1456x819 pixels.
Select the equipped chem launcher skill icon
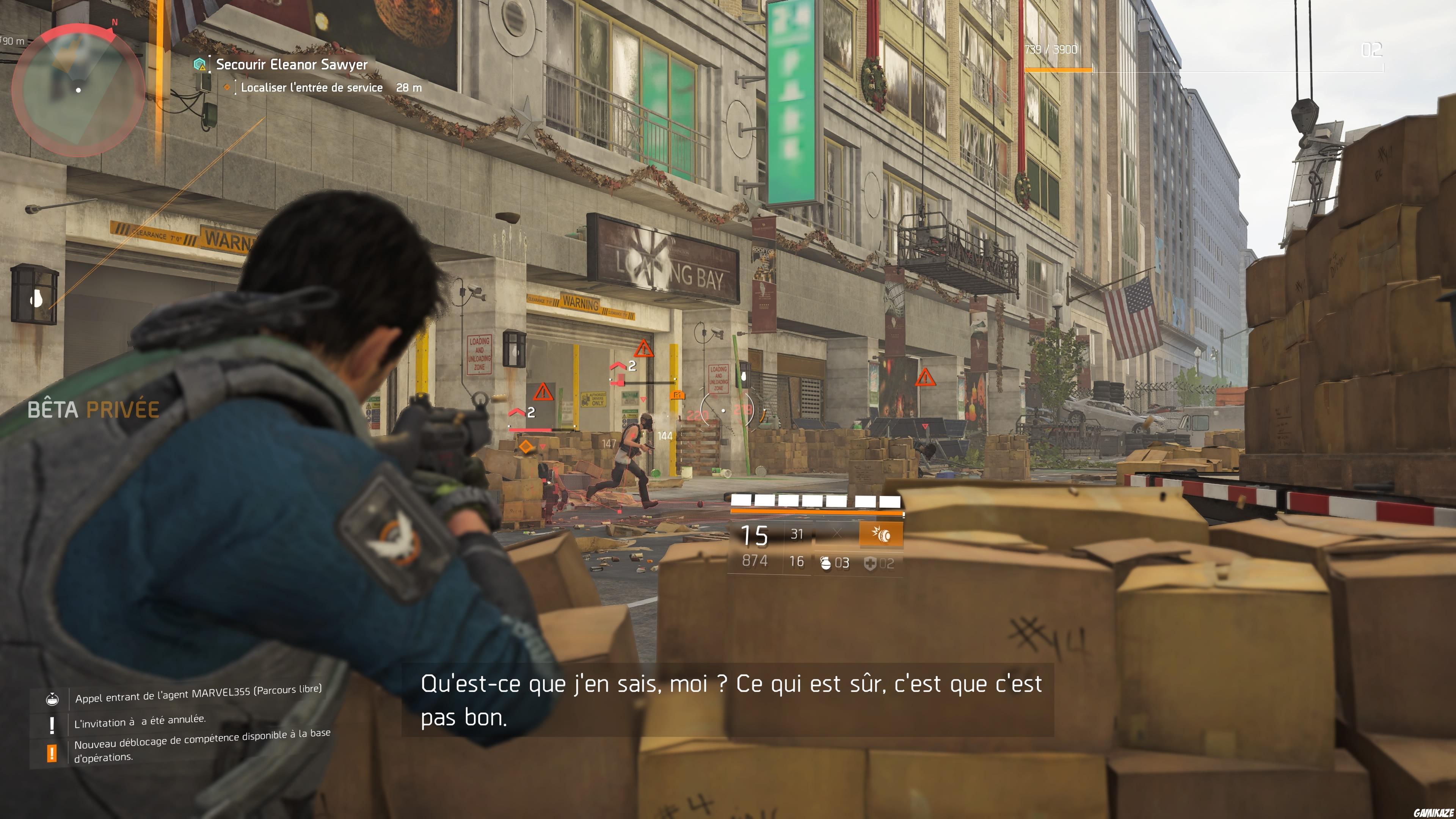click(x=882, y=534)
